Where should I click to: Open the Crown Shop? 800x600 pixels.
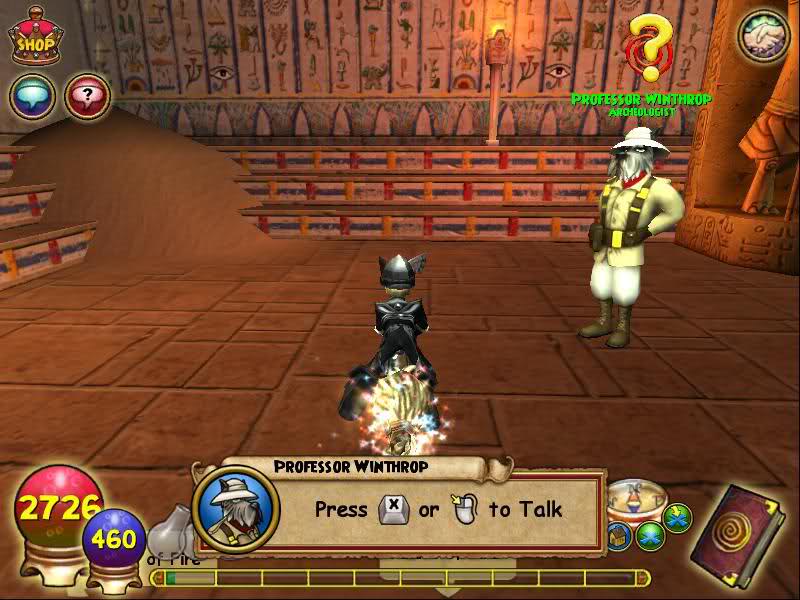pos(34,38)
